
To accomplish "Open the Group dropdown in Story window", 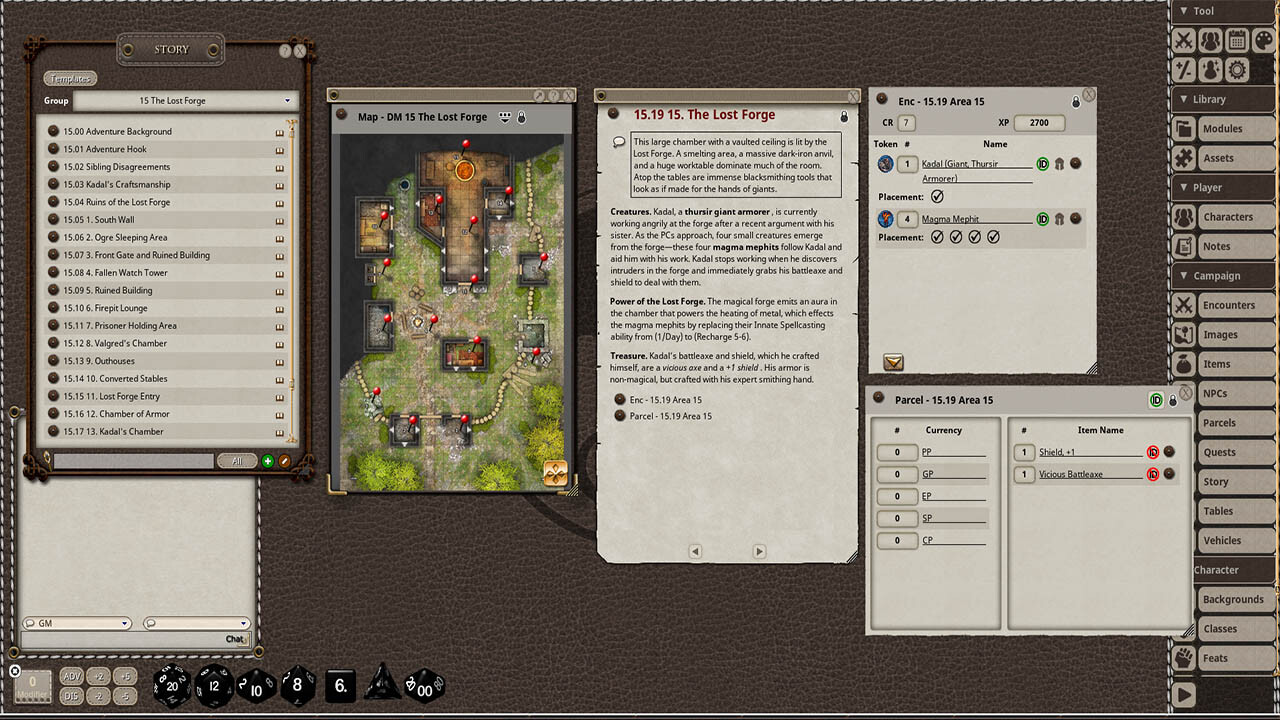I will pyautogui.click(x=289, y=100).
